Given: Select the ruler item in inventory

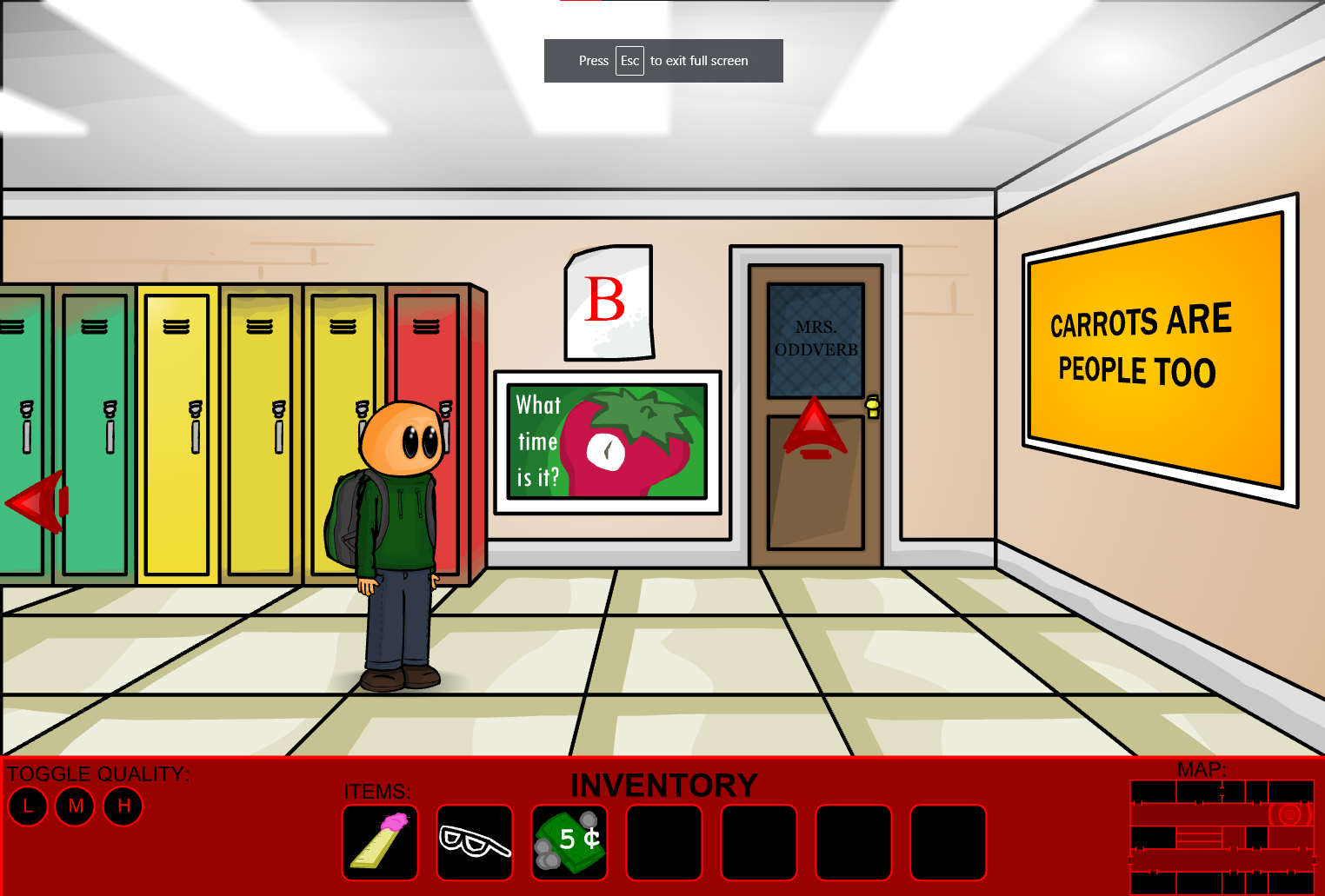Looking at the screenshot, I should click(380, 842).
